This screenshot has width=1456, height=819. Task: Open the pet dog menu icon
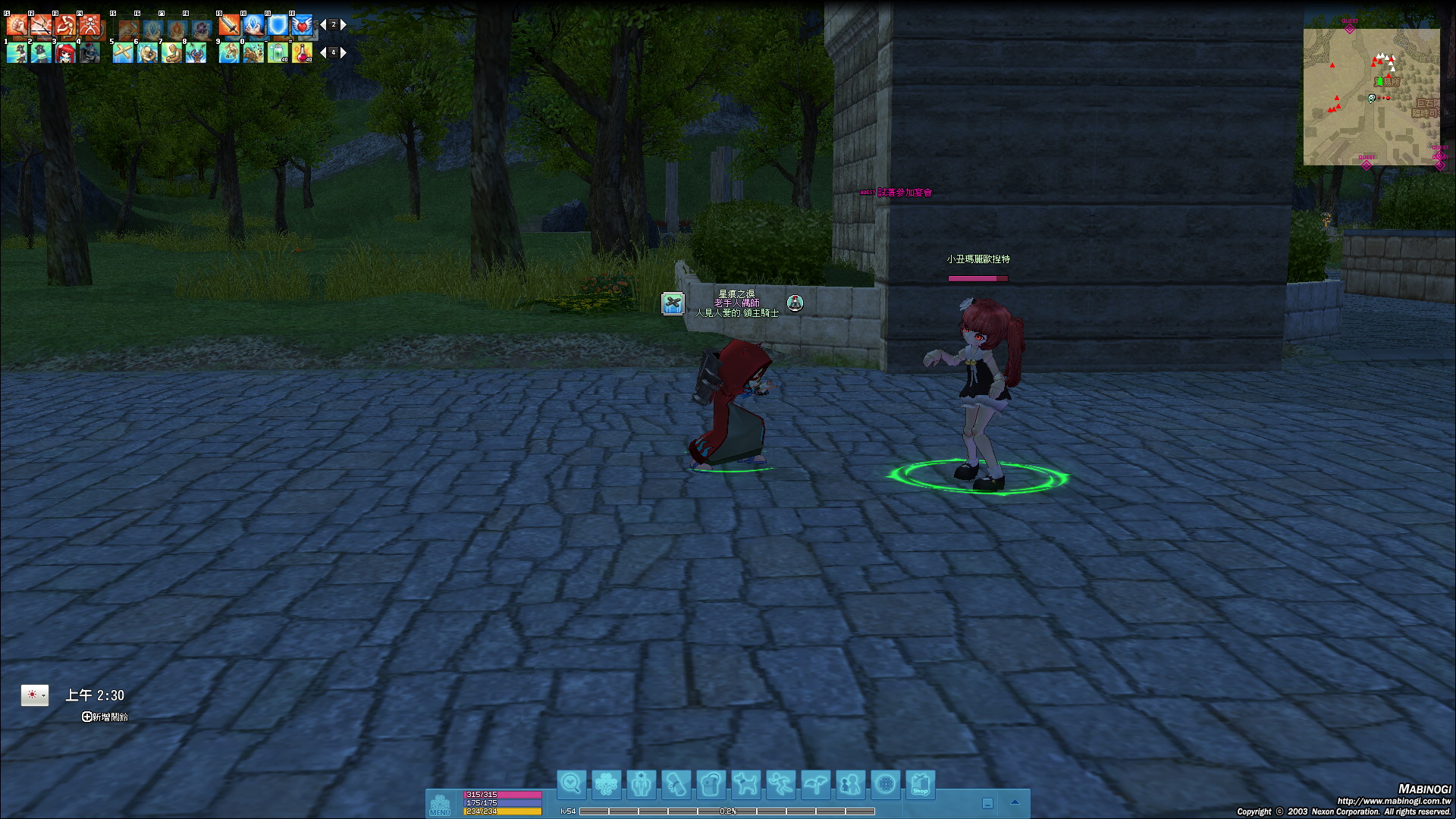click(x=745, y=784)
